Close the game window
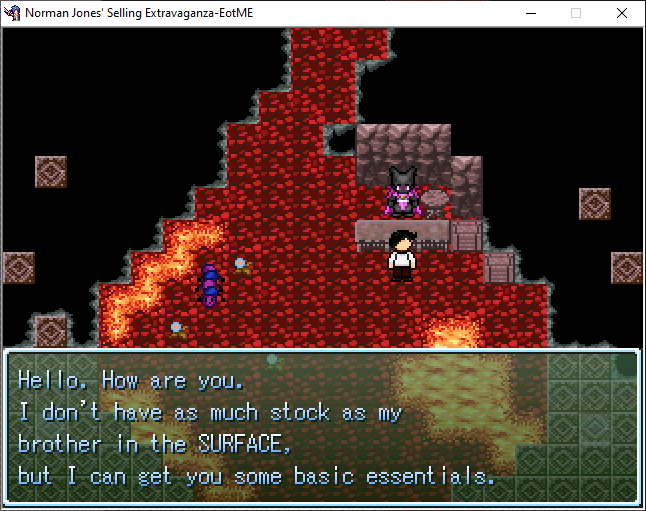 click(x=622, y=13)
